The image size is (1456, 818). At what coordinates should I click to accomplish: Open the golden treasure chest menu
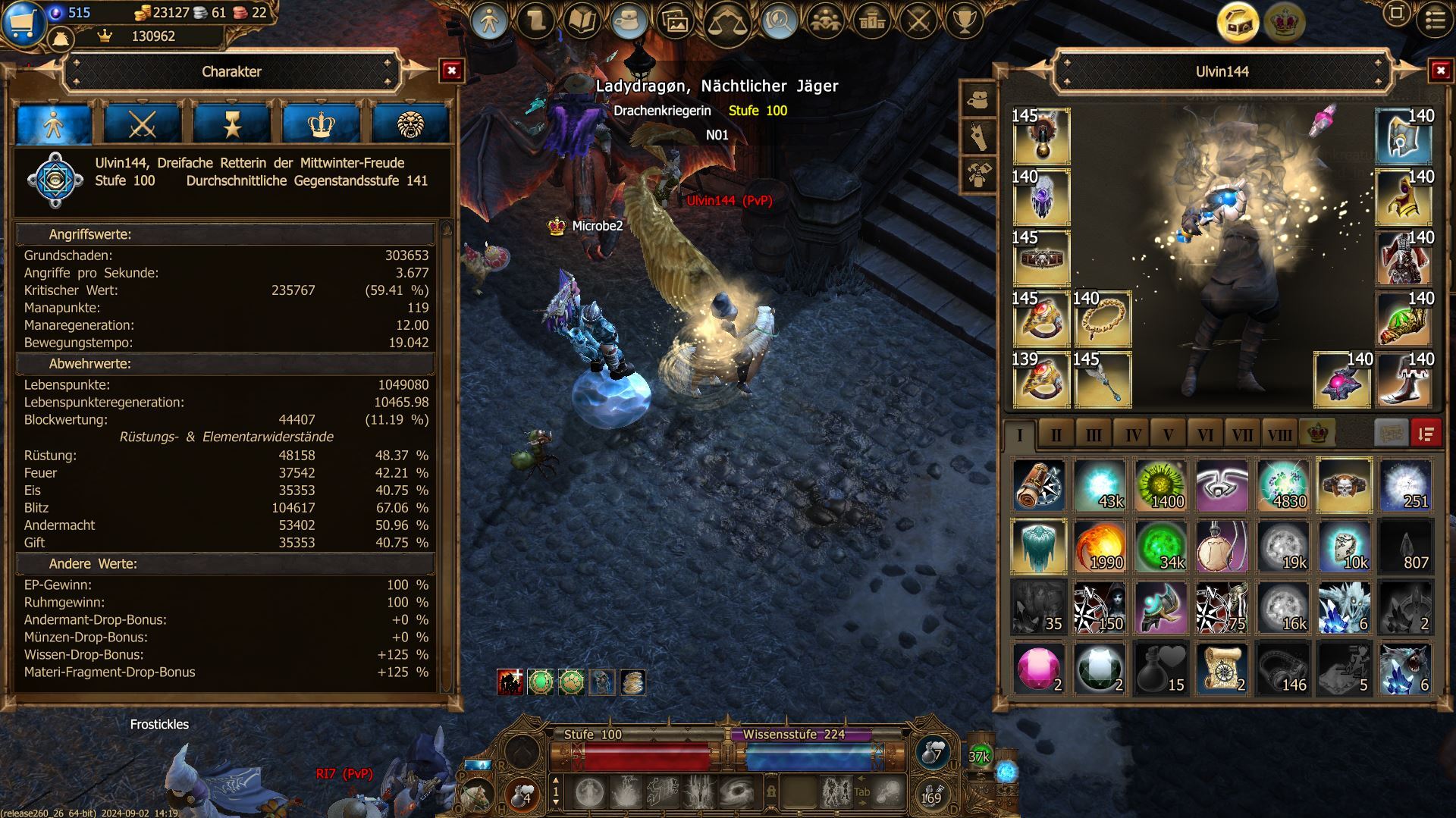(1238, 21)
